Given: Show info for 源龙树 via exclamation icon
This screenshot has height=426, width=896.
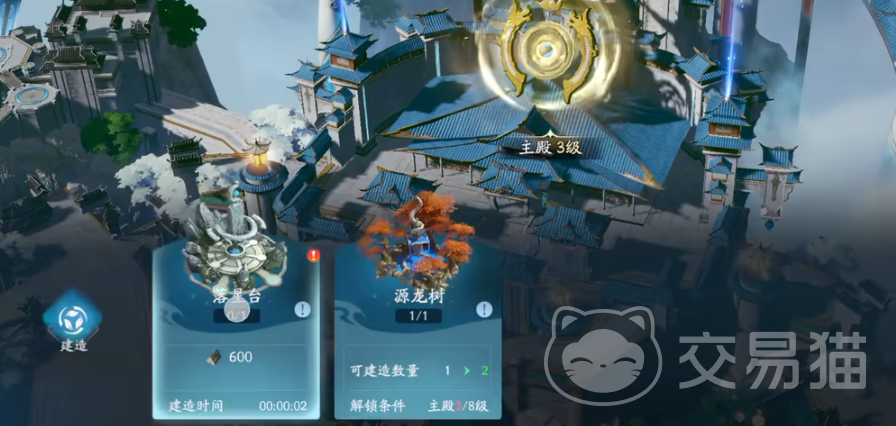Looking at the screenshot, I should coord(484,309).
